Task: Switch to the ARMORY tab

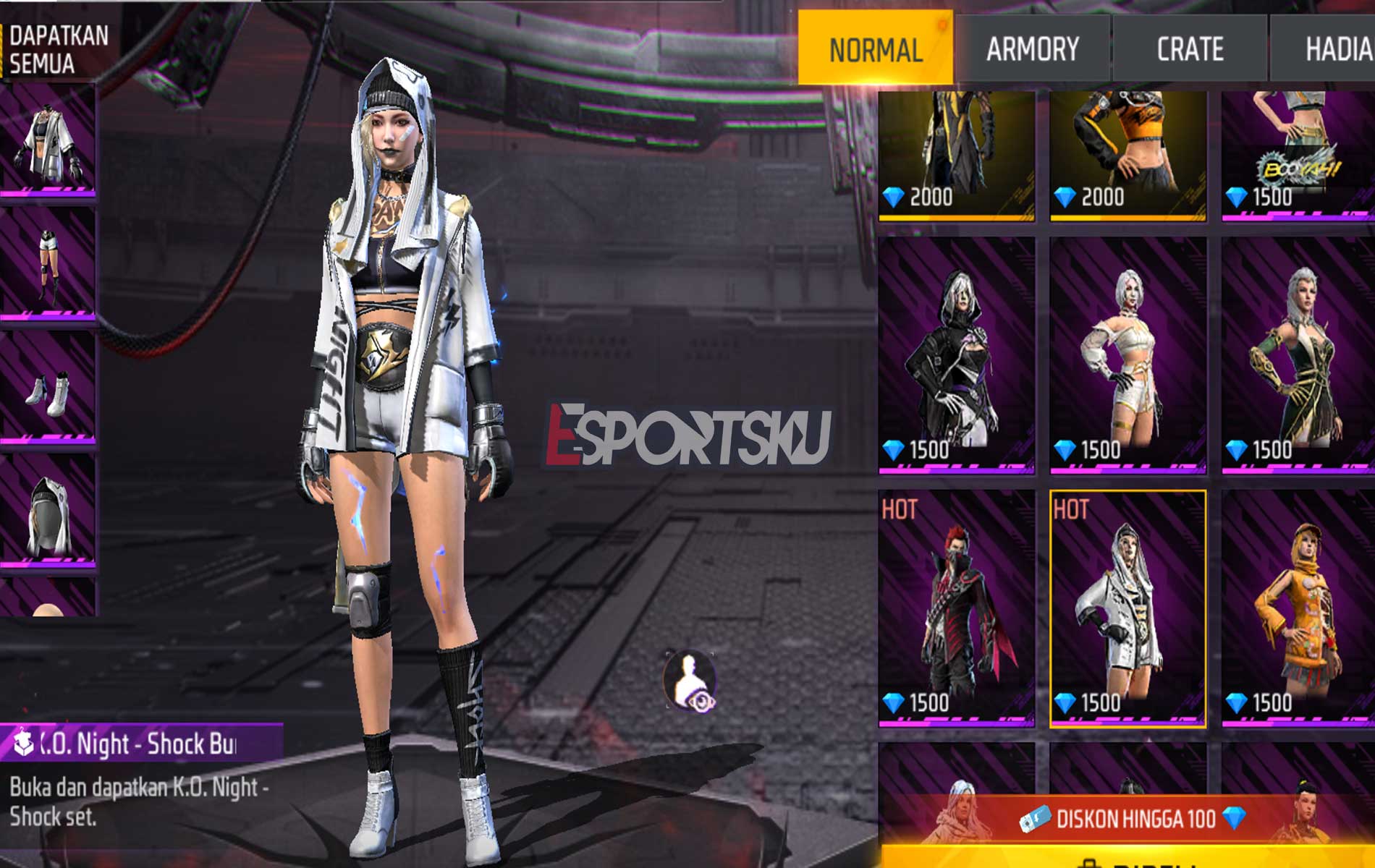Action: [x=1031, y=48]
